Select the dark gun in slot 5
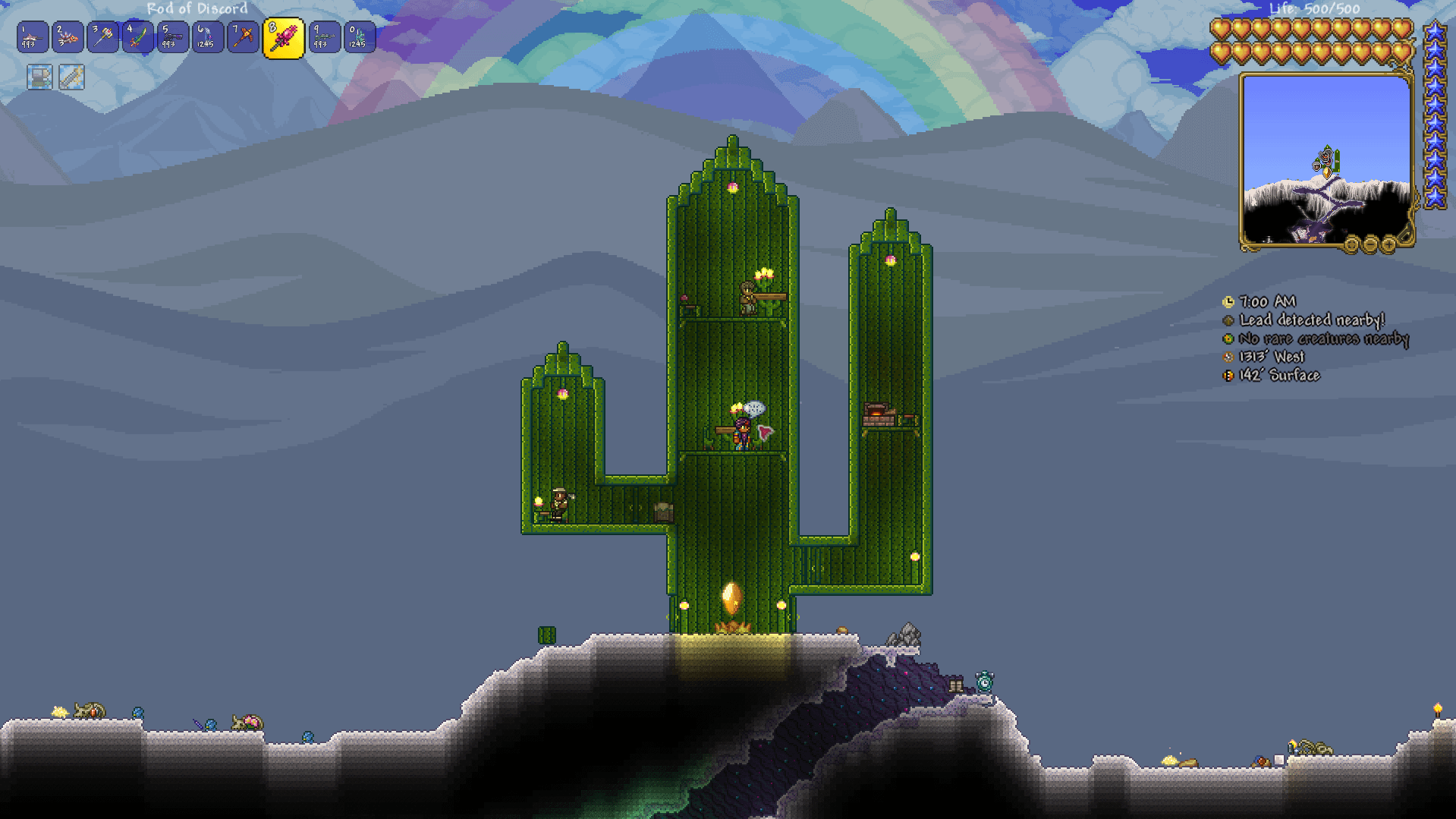The height and width of the screenshot is (819, 1456). 173,37
